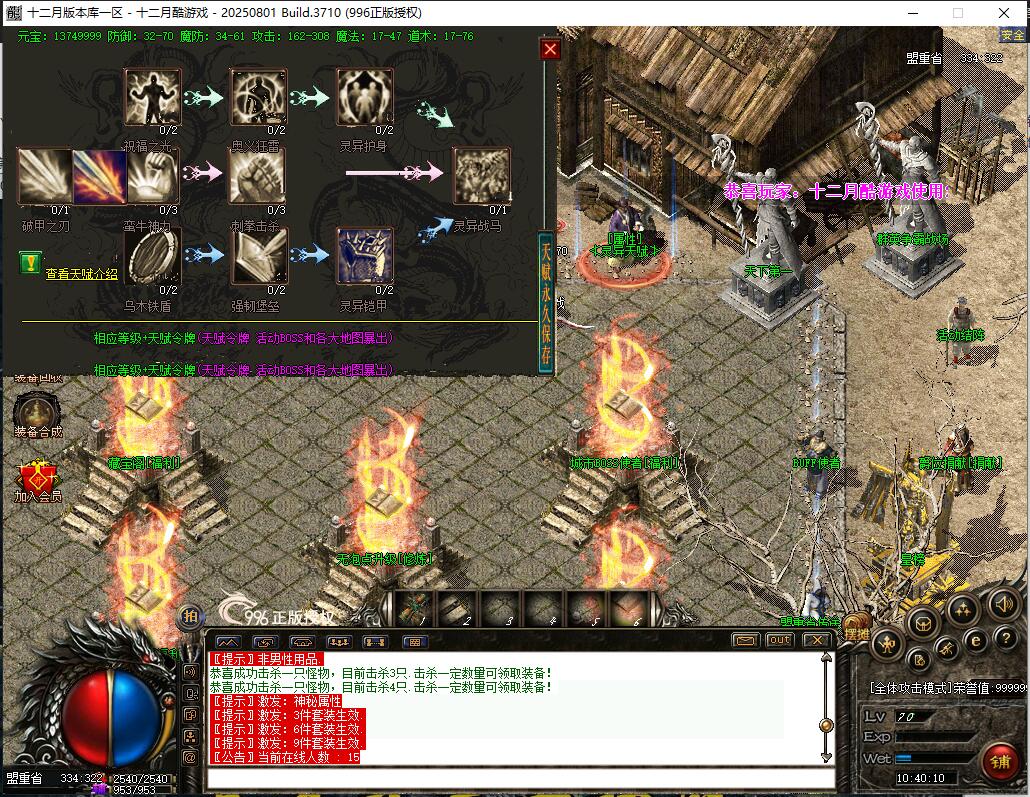Pick the 强韧堡垒 talent icon
The height and width of the screenshot is (797, 1030).
(x=258, y=256)
